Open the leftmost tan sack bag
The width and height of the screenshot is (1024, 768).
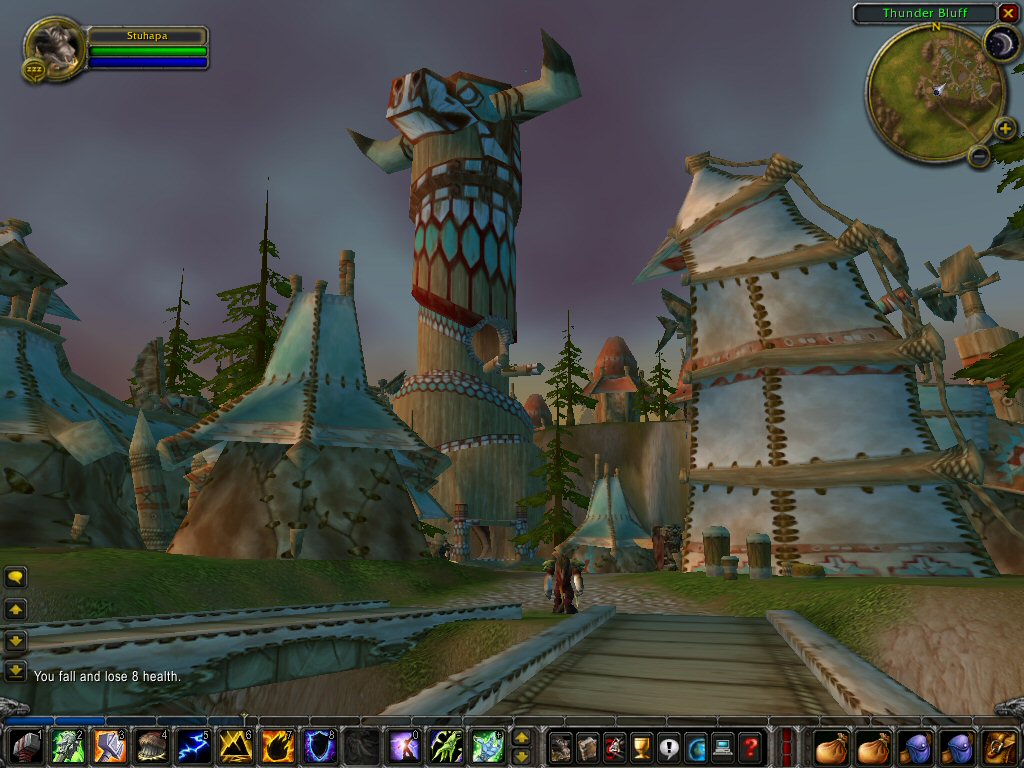[832, 747]
